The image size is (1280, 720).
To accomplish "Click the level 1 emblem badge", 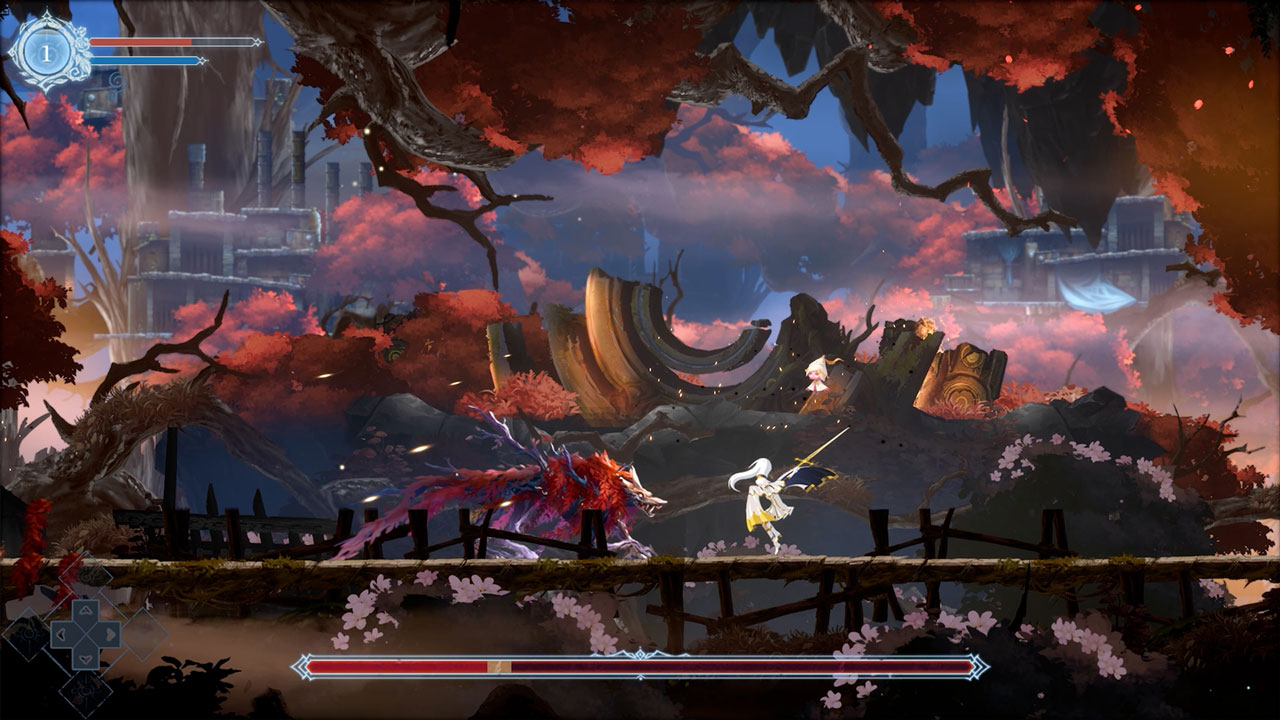I will point(45,51).
